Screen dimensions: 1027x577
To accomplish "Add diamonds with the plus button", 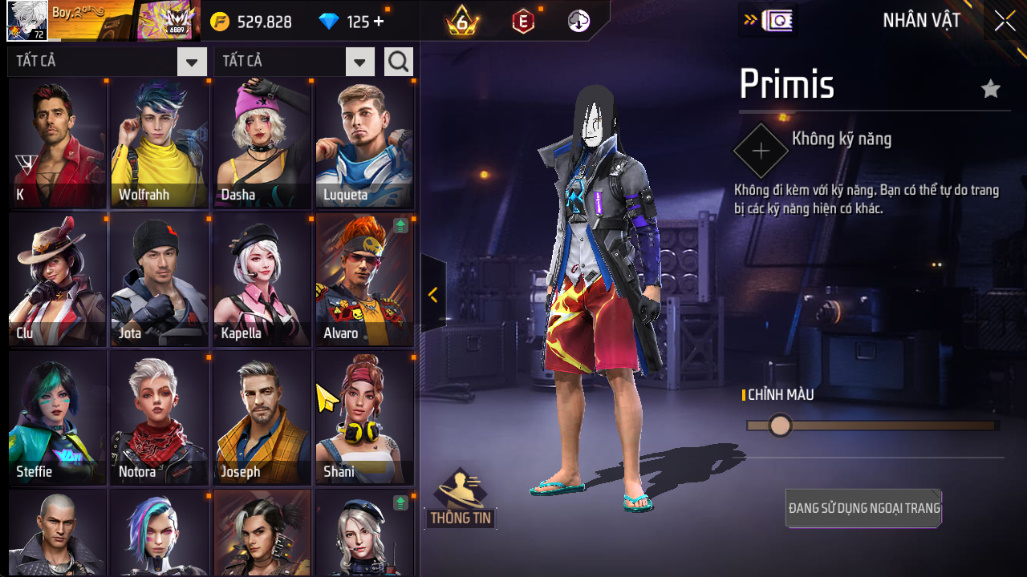I will [379, 22].
